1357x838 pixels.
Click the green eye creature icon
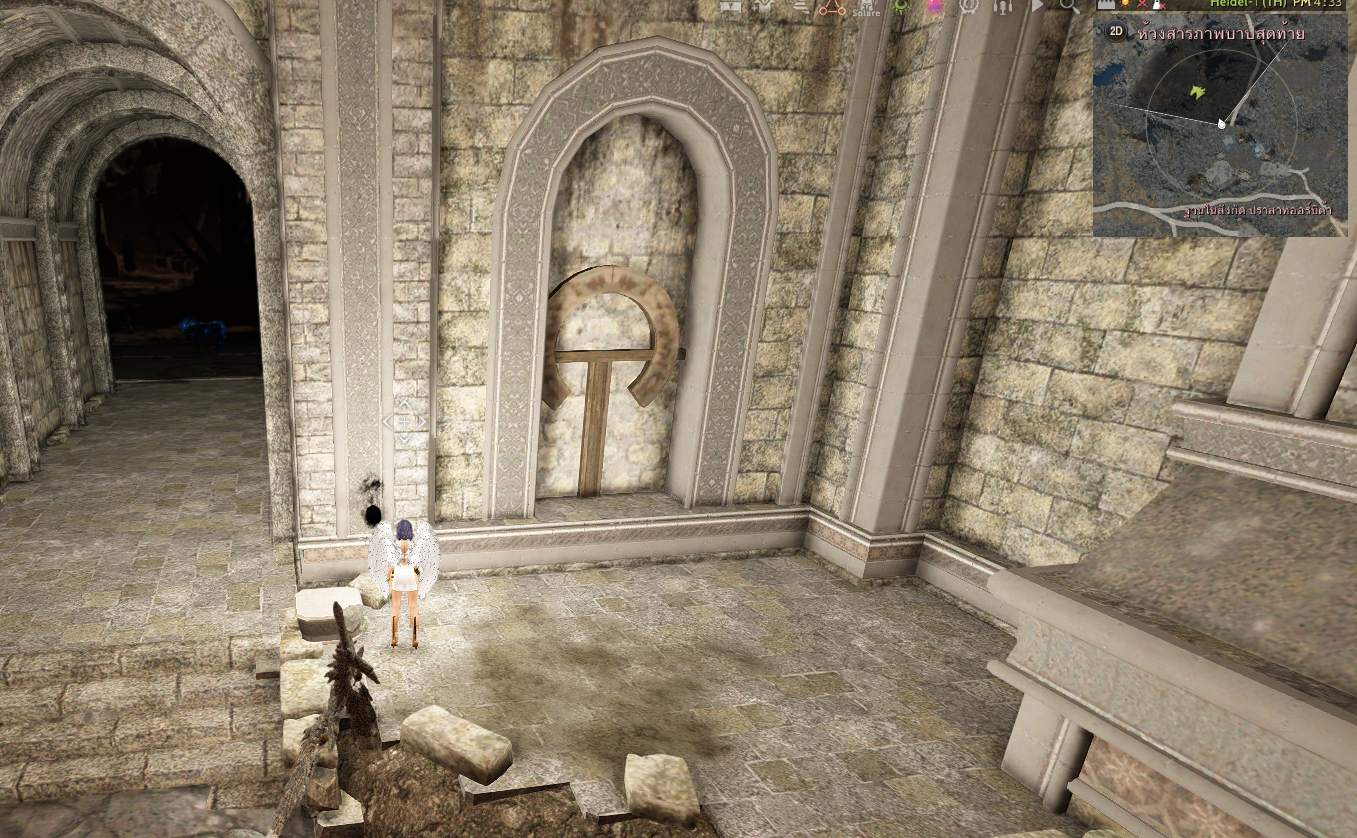901,6
